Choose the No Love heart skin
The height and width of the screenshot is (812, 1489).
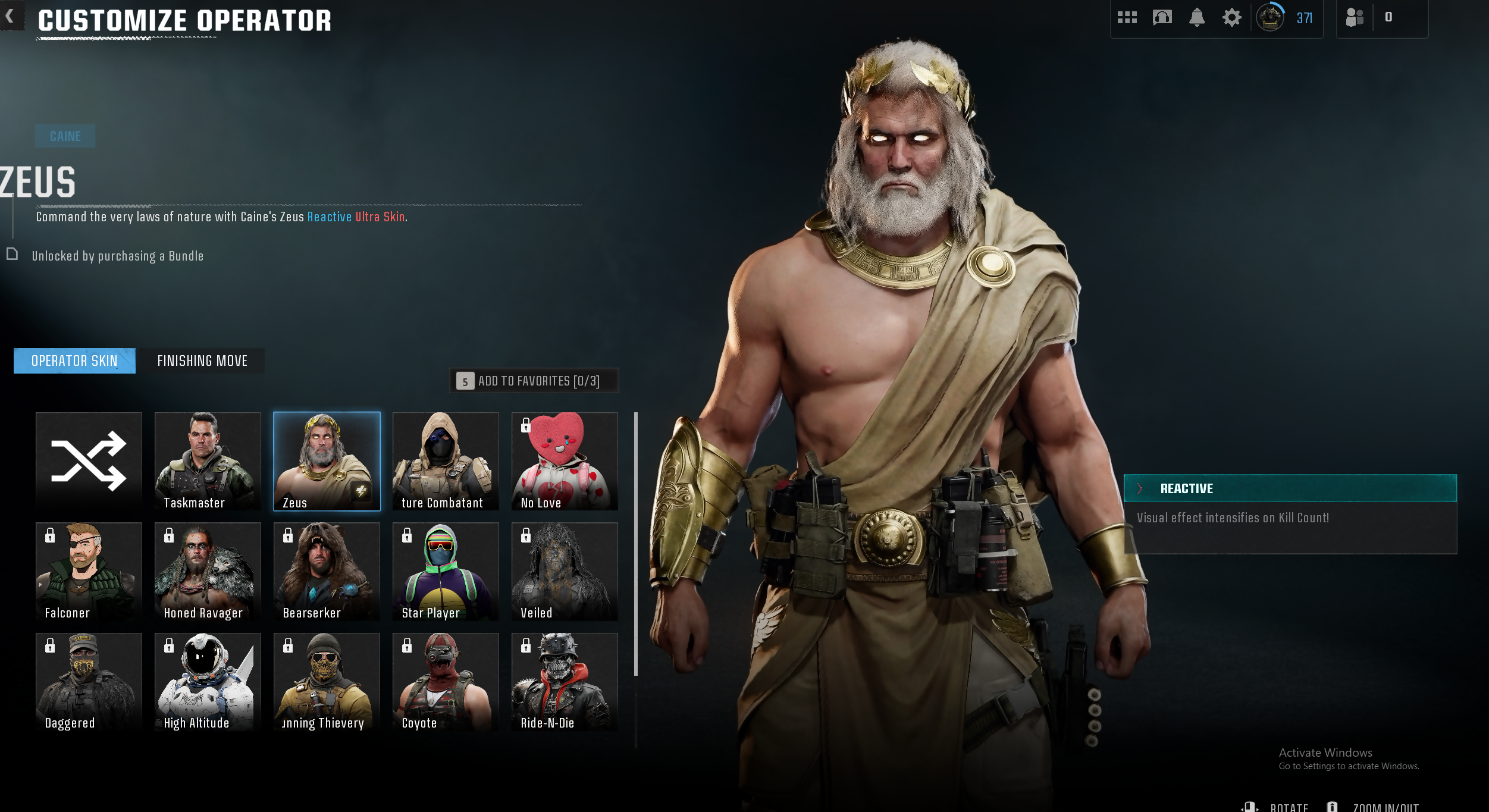565,461
